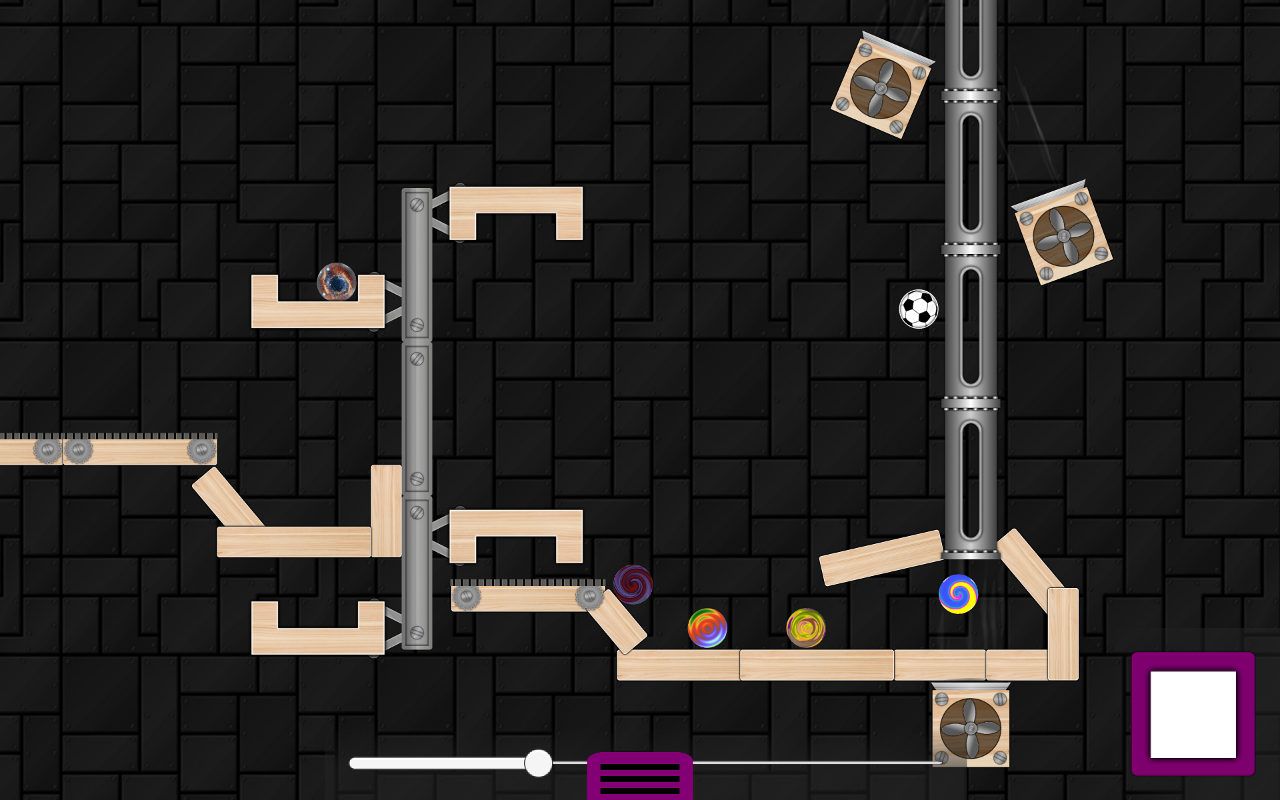
Task: Click the blue-yellow swirl ball under the pipe
Action: (957, 593)
